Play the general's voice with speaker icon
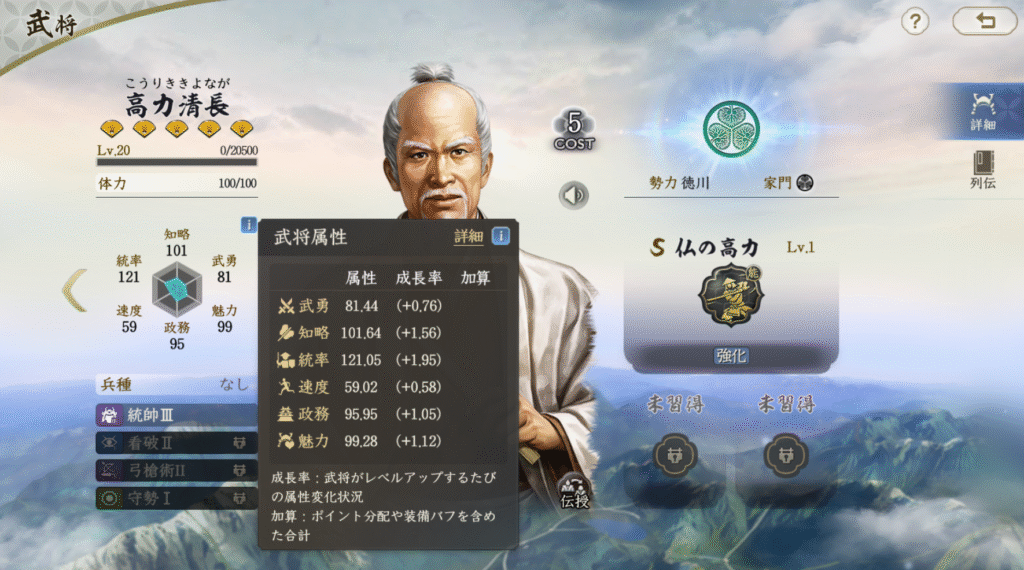Image resolution: width=1024 pixels, height=570 pixels. [x=574, y=195]
